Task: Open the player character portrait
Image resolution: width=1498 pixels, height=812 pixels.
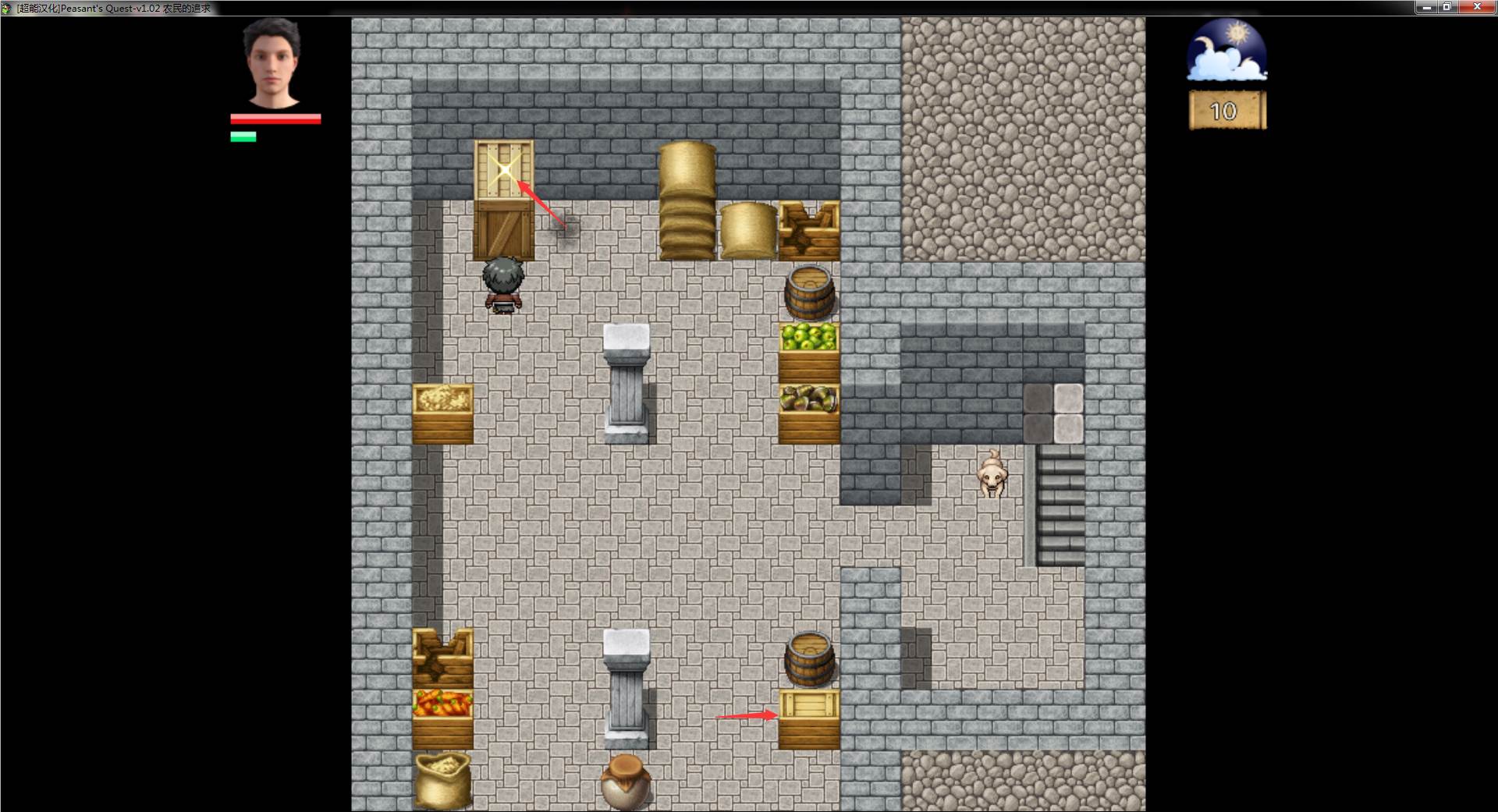Action: [x=274, y=62]
